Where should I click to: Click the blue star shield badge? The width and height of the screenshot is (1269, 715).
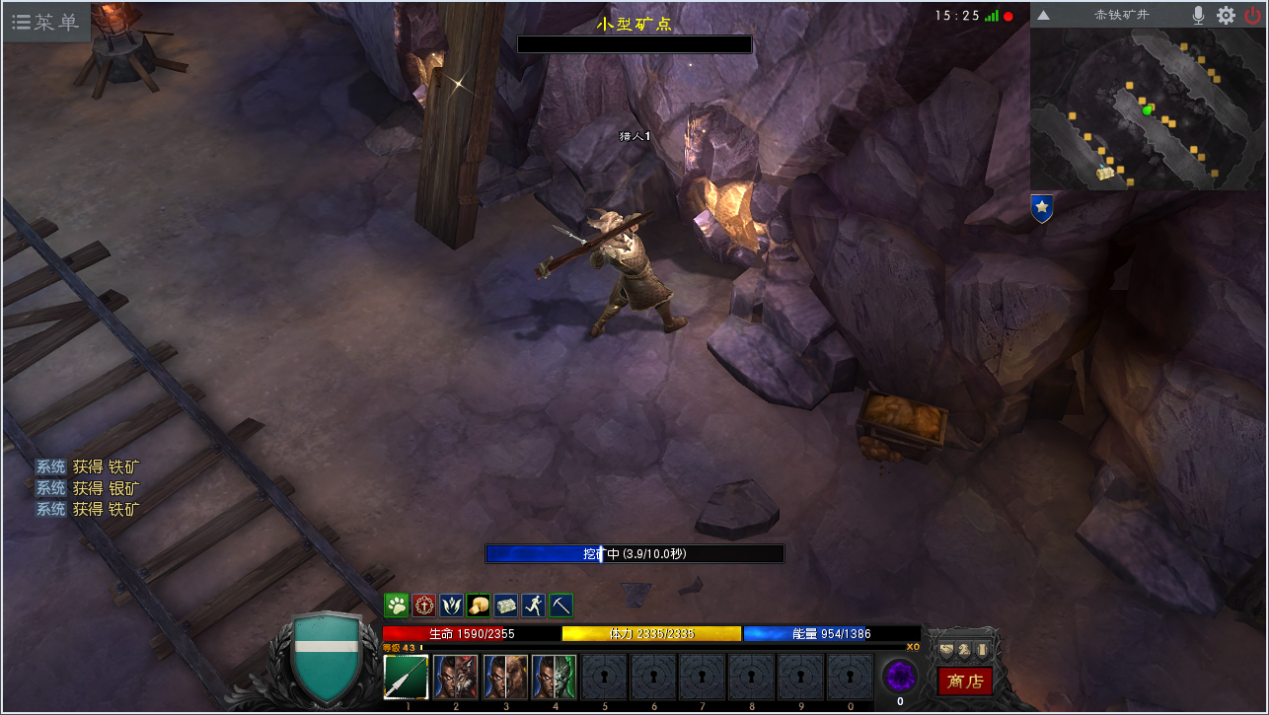click(1042, 208)
